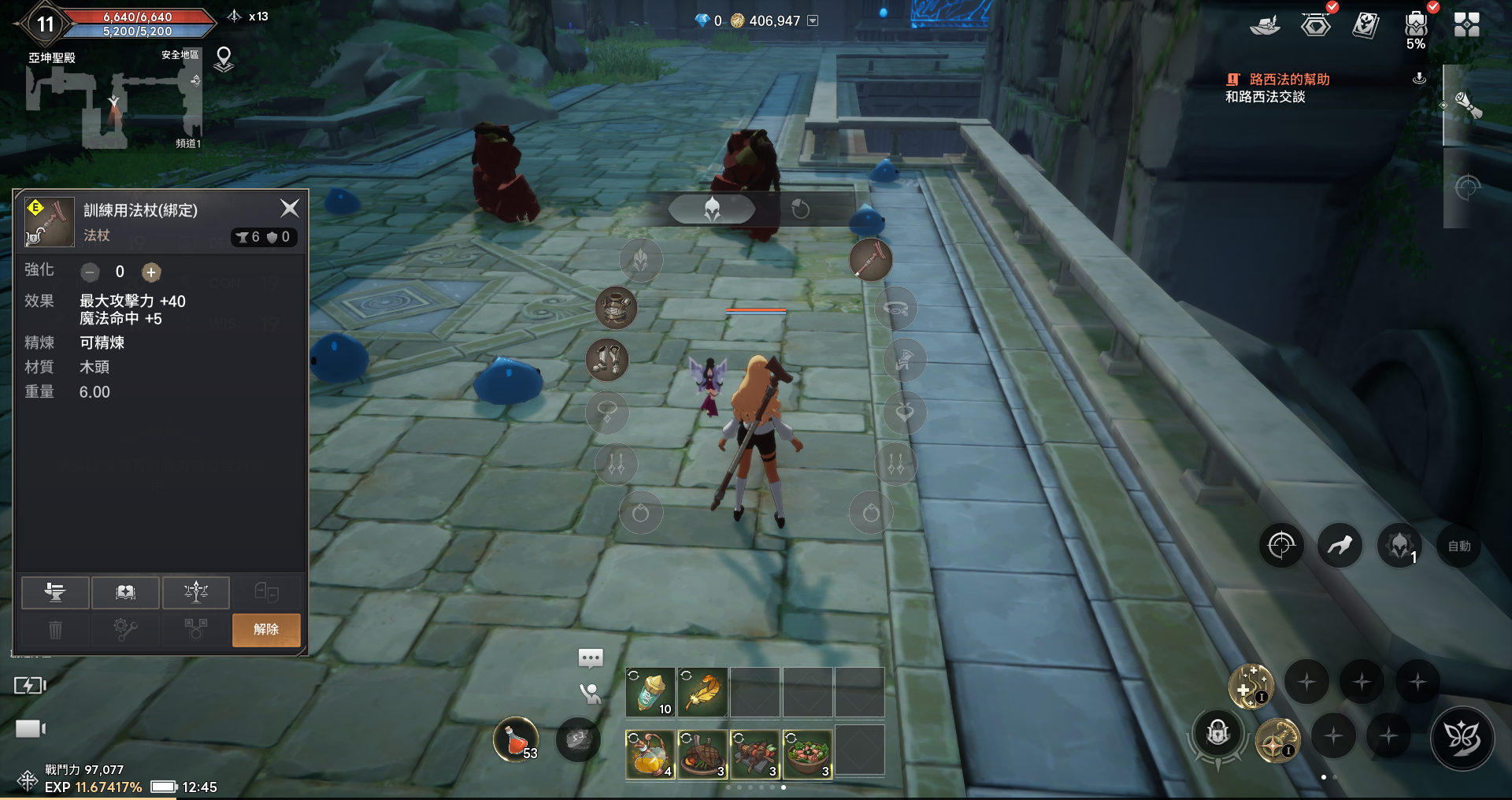Screen dimensions: 1512x800
Task: Open the chat speech bubble
Action: [x=591, y=657]
